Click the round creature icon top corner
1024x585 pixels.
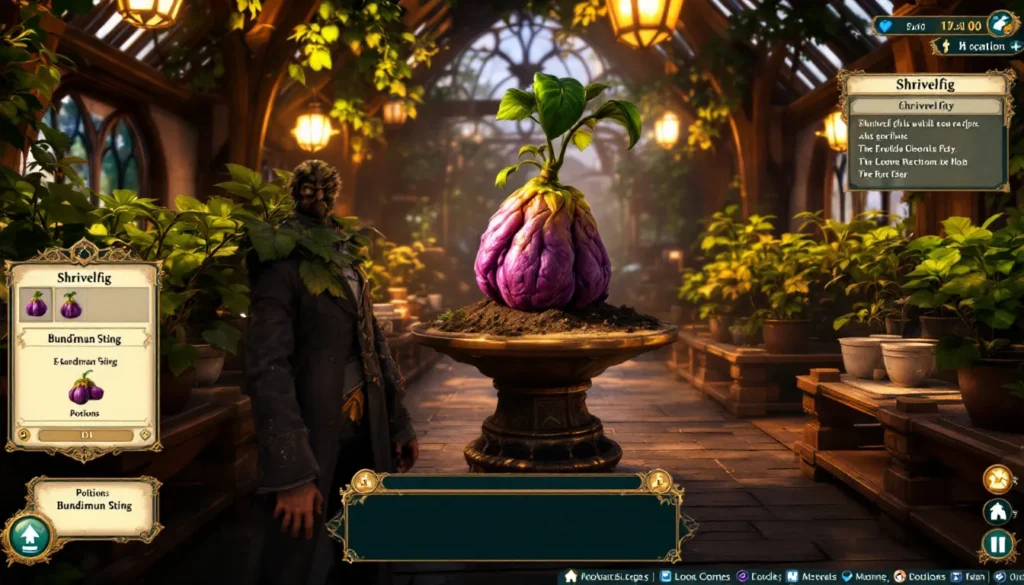click(1001, 23)
